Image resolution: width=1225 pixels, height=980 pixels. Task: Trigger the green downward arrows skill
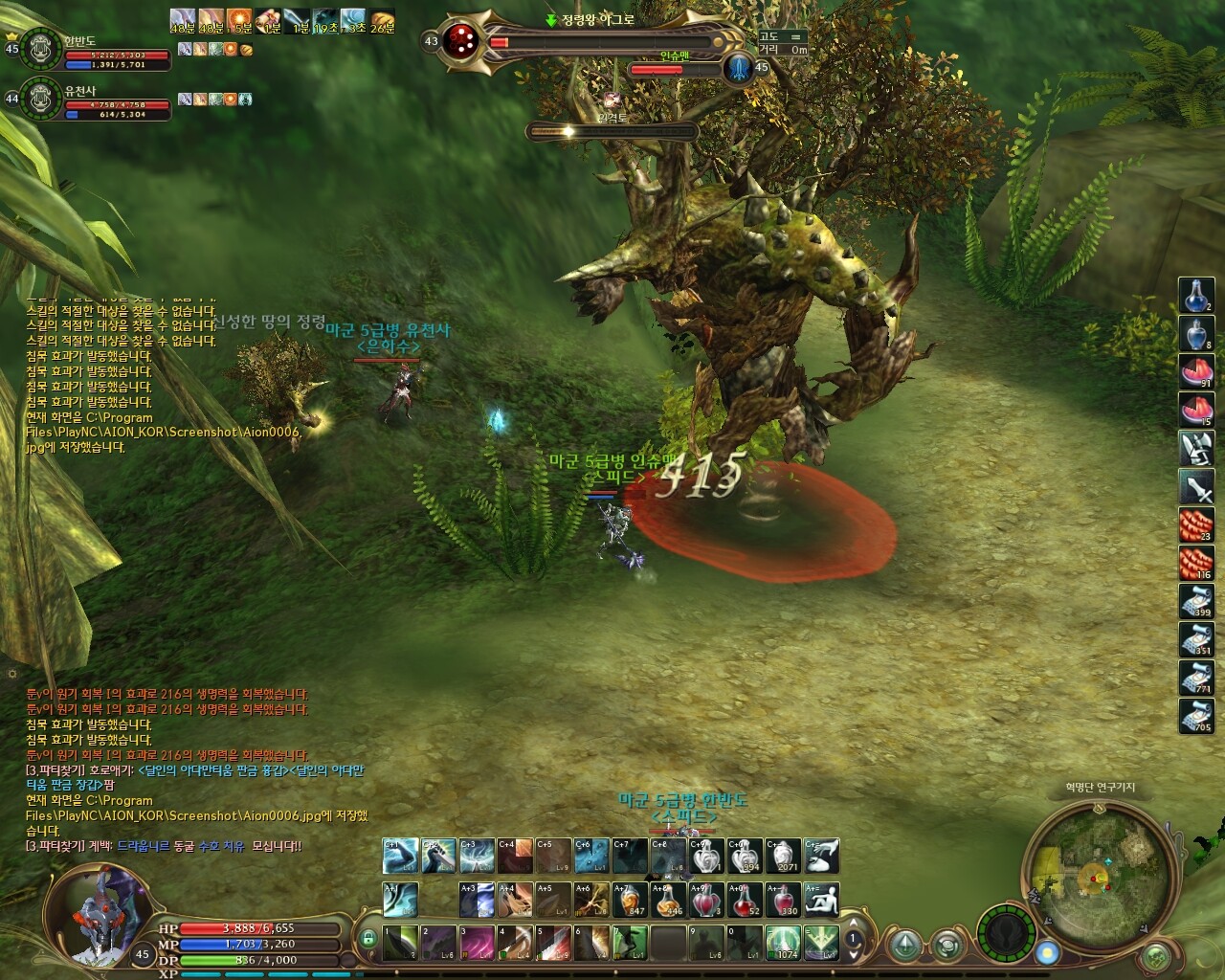(x=822, y=943)
